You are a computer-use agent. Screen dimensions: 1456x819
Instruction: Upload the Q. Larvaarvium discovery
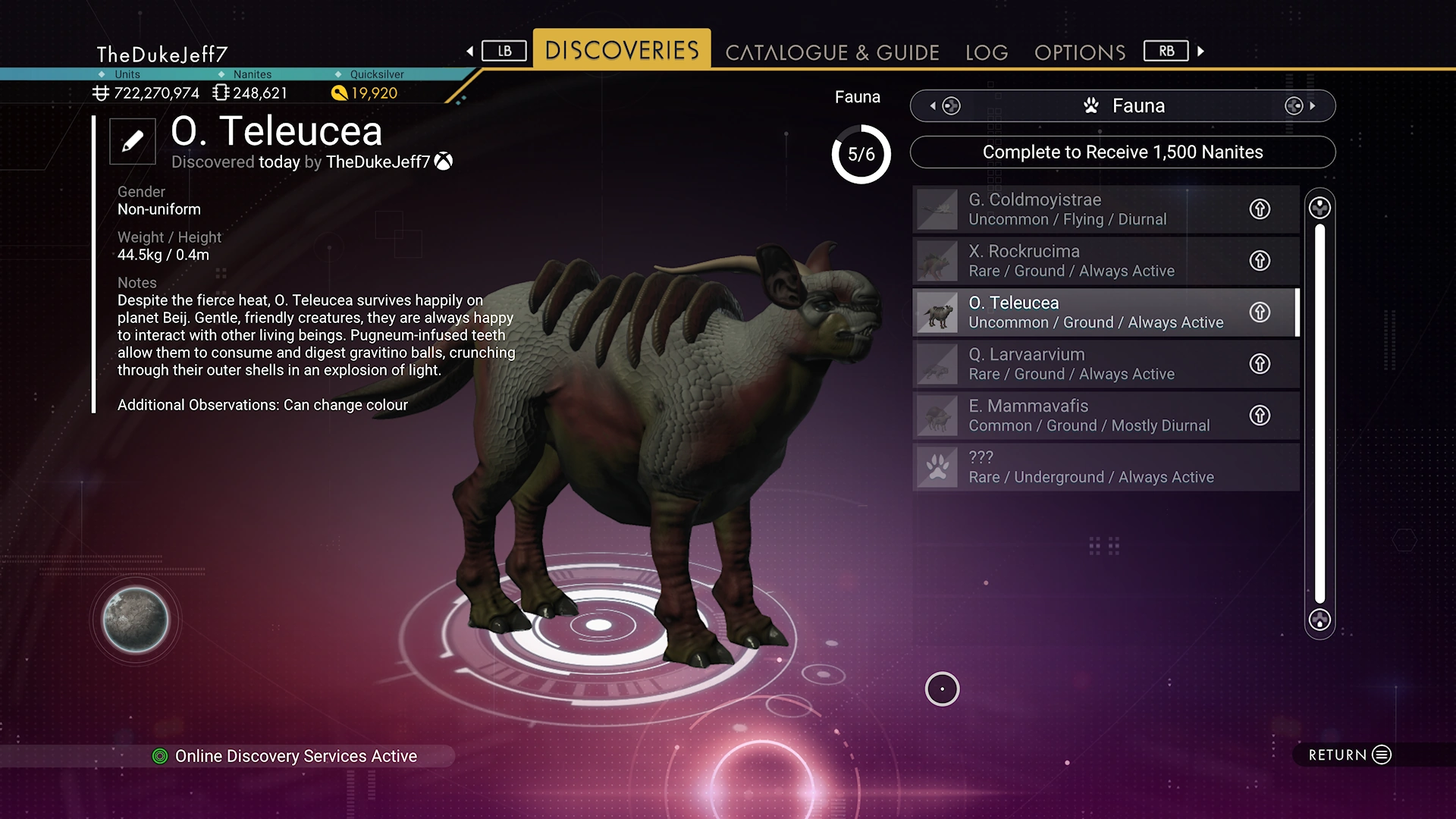(x=1260, y=364)
